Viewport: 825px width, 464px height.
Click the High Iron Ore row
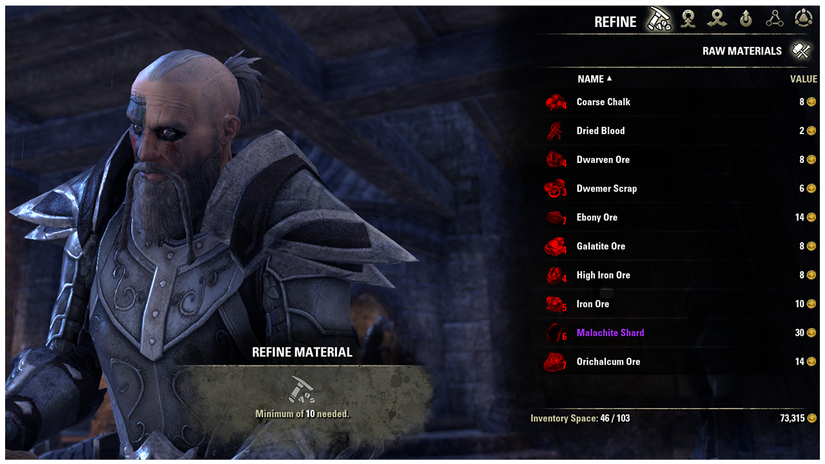(x=603, y=276)
